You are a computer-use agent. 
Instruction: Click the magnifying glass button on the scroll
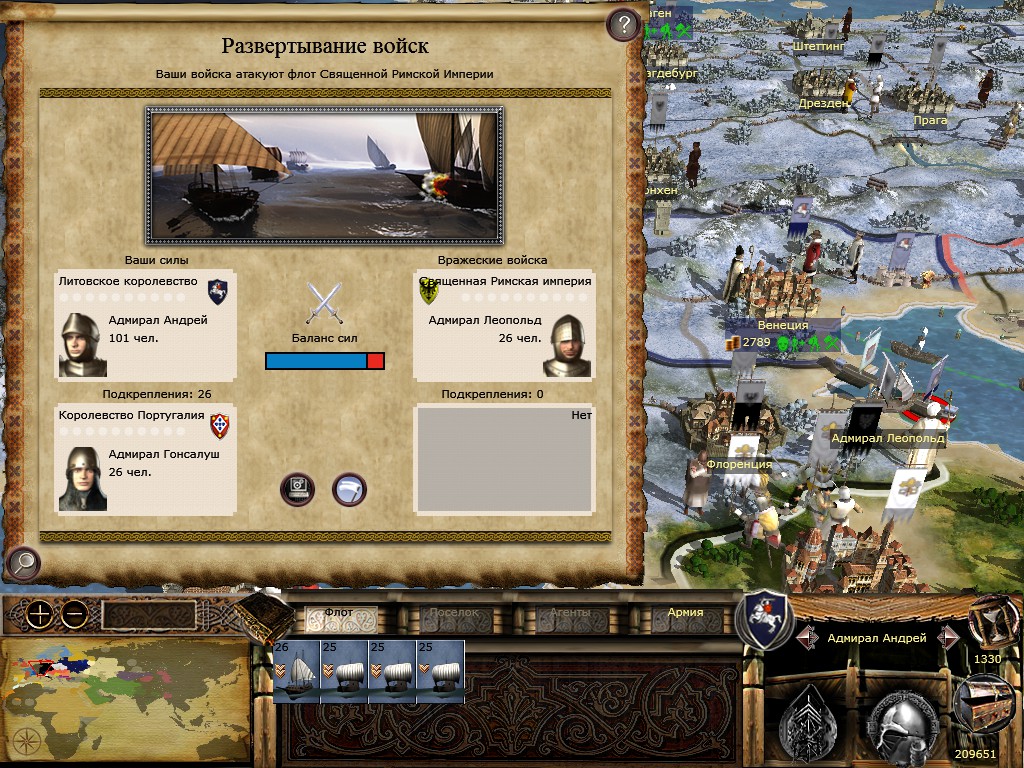(22, 564)
